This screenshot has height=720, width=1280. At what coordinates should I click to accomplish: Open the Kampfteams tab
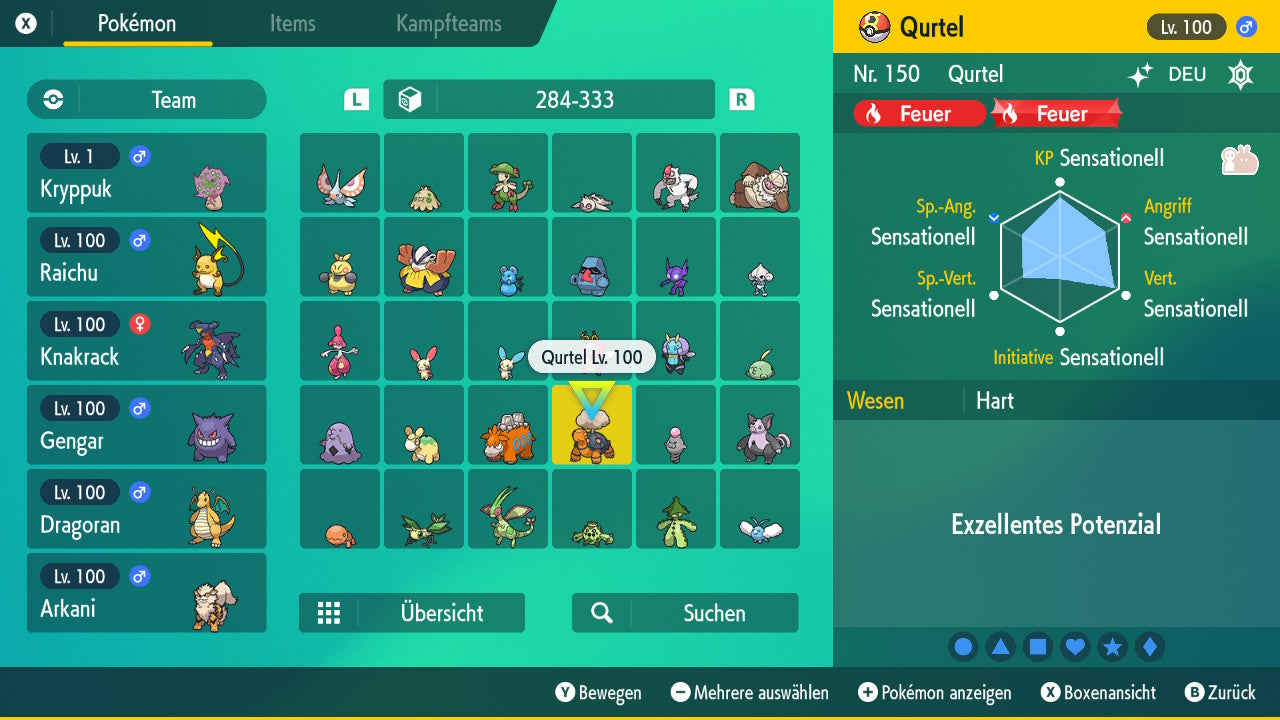coord(447,25)
